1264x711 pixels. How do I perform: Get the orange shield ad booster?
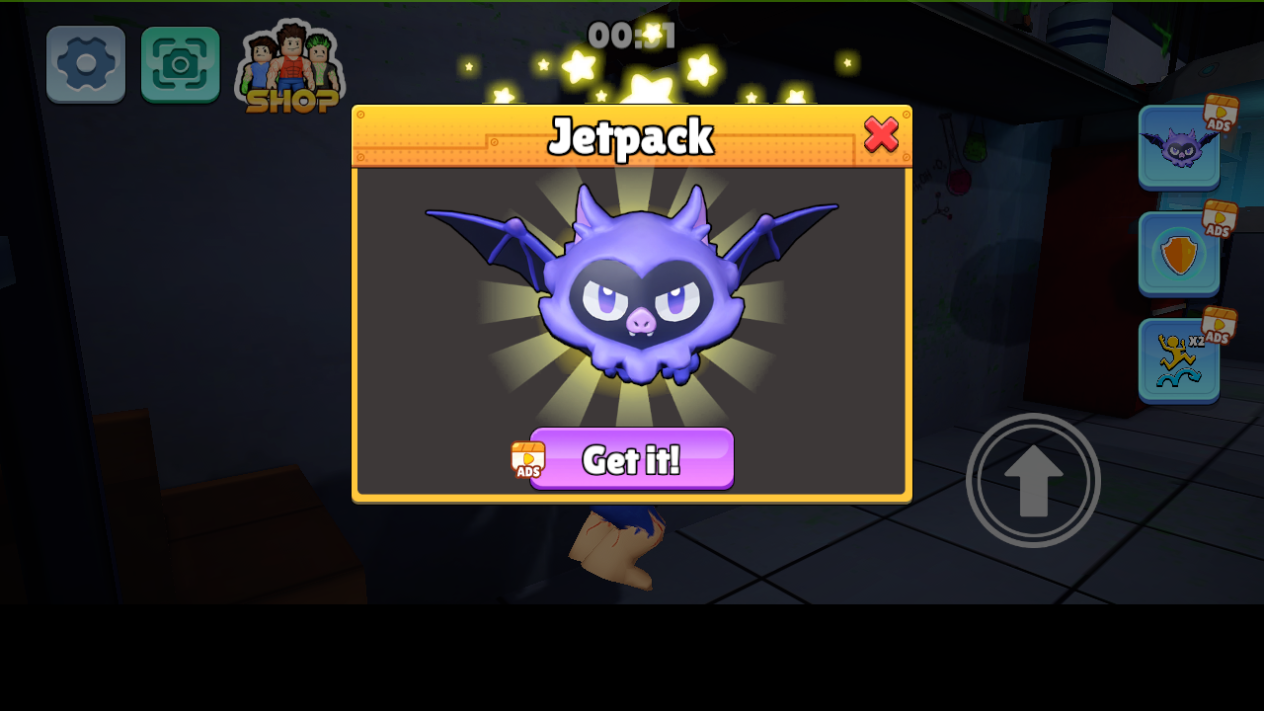pos(1179,254)
